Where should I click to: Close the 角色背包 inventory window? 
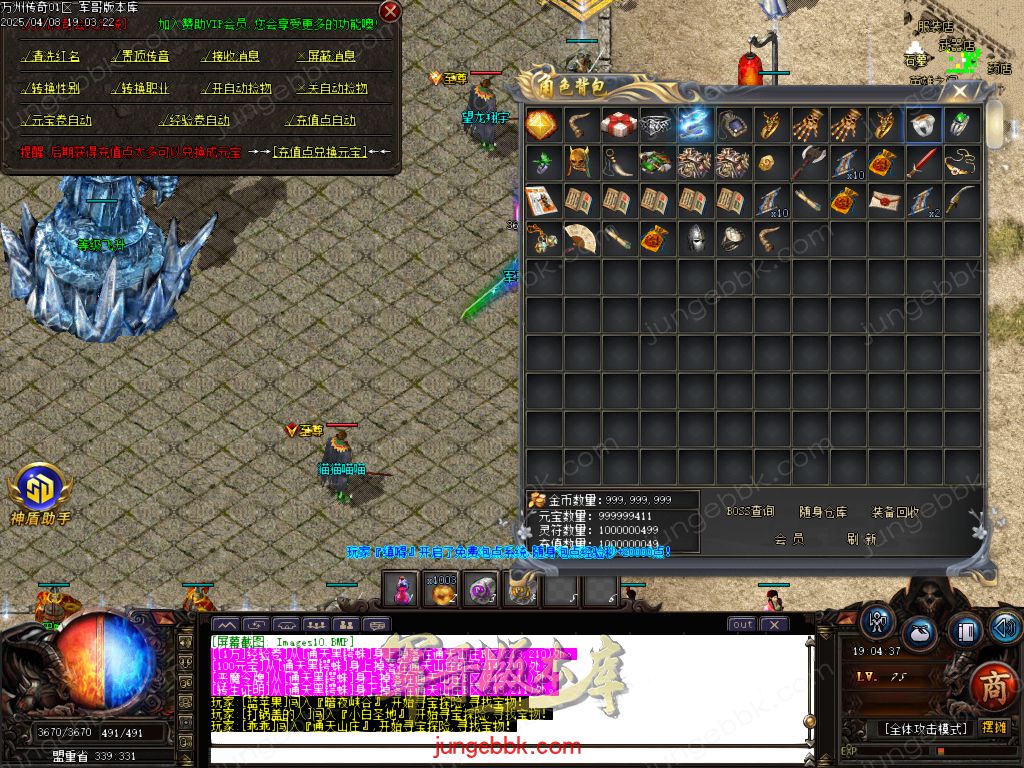point(960,91)
